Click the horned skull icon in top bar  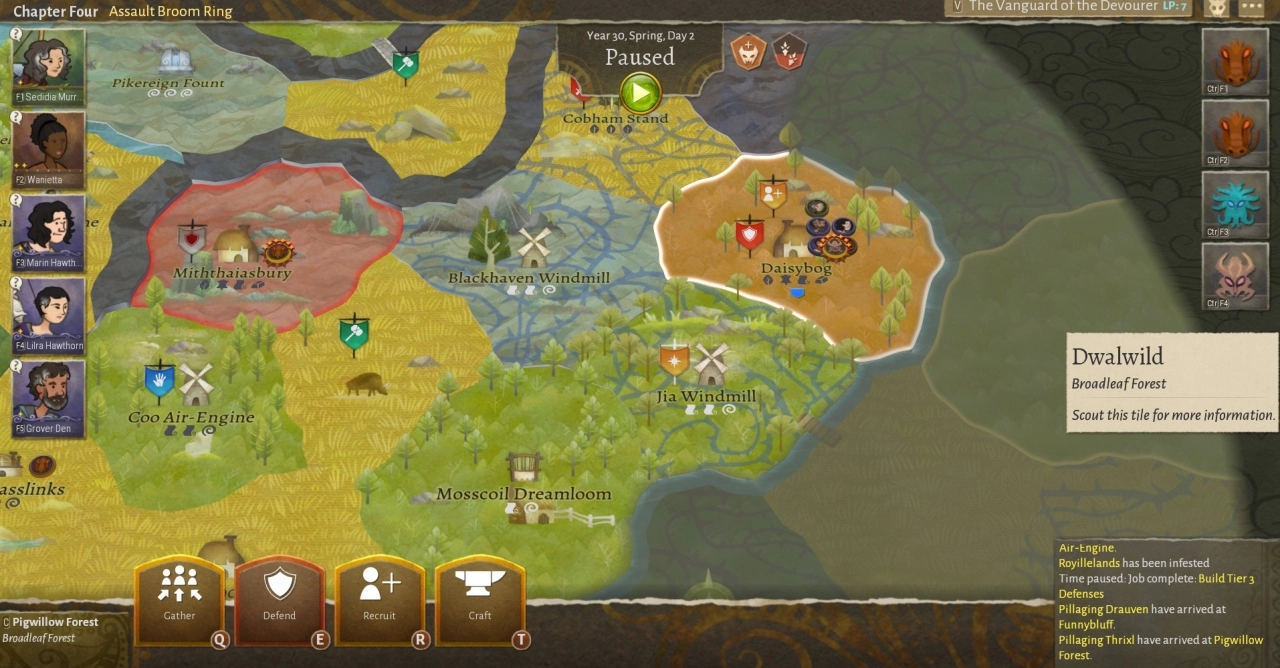click(x=1217, y=8)
